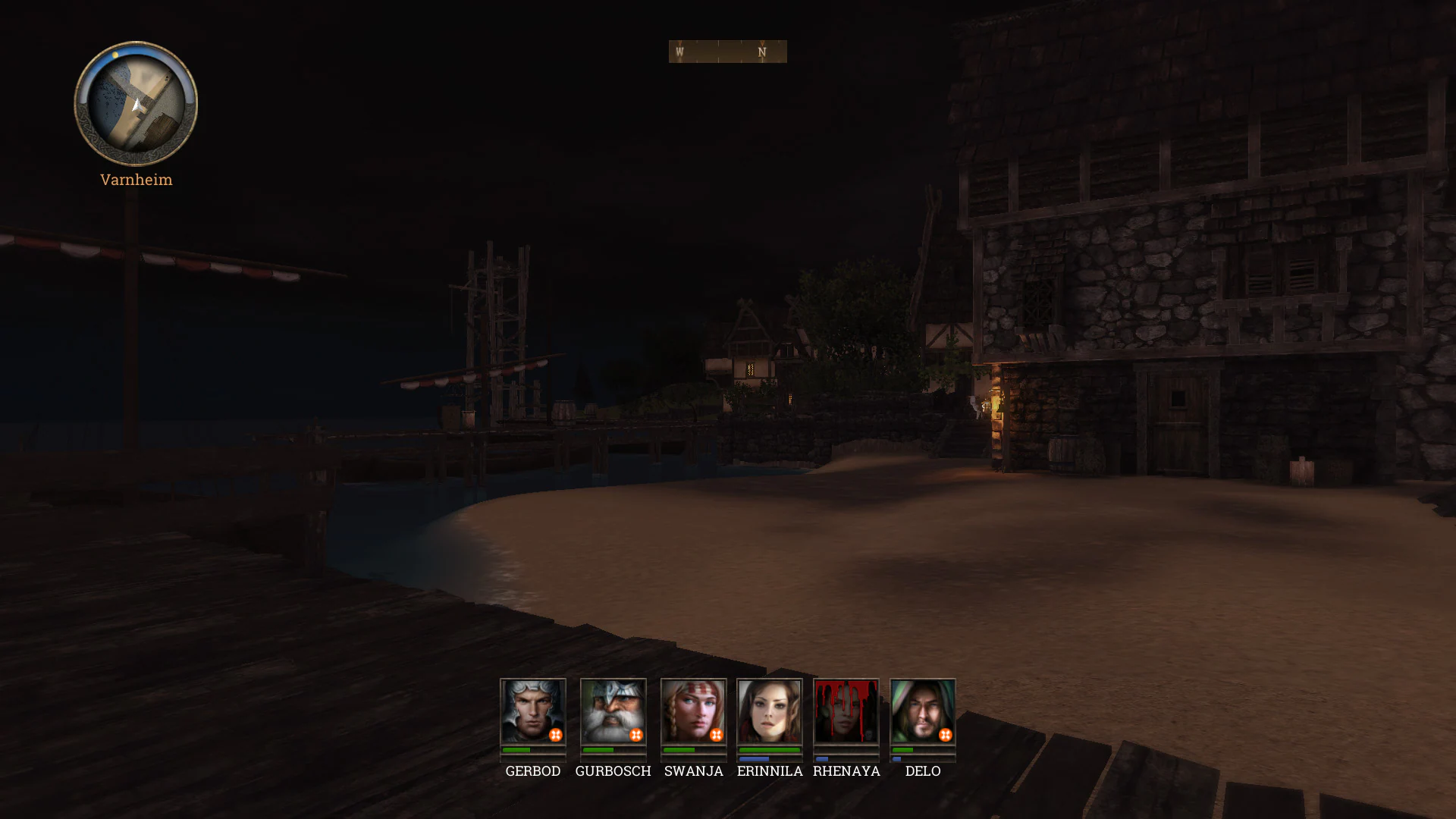This screenshot has height=819, width=1456.
Task: Click the N marker on the compass bar
Action: (x=761, y=52)
